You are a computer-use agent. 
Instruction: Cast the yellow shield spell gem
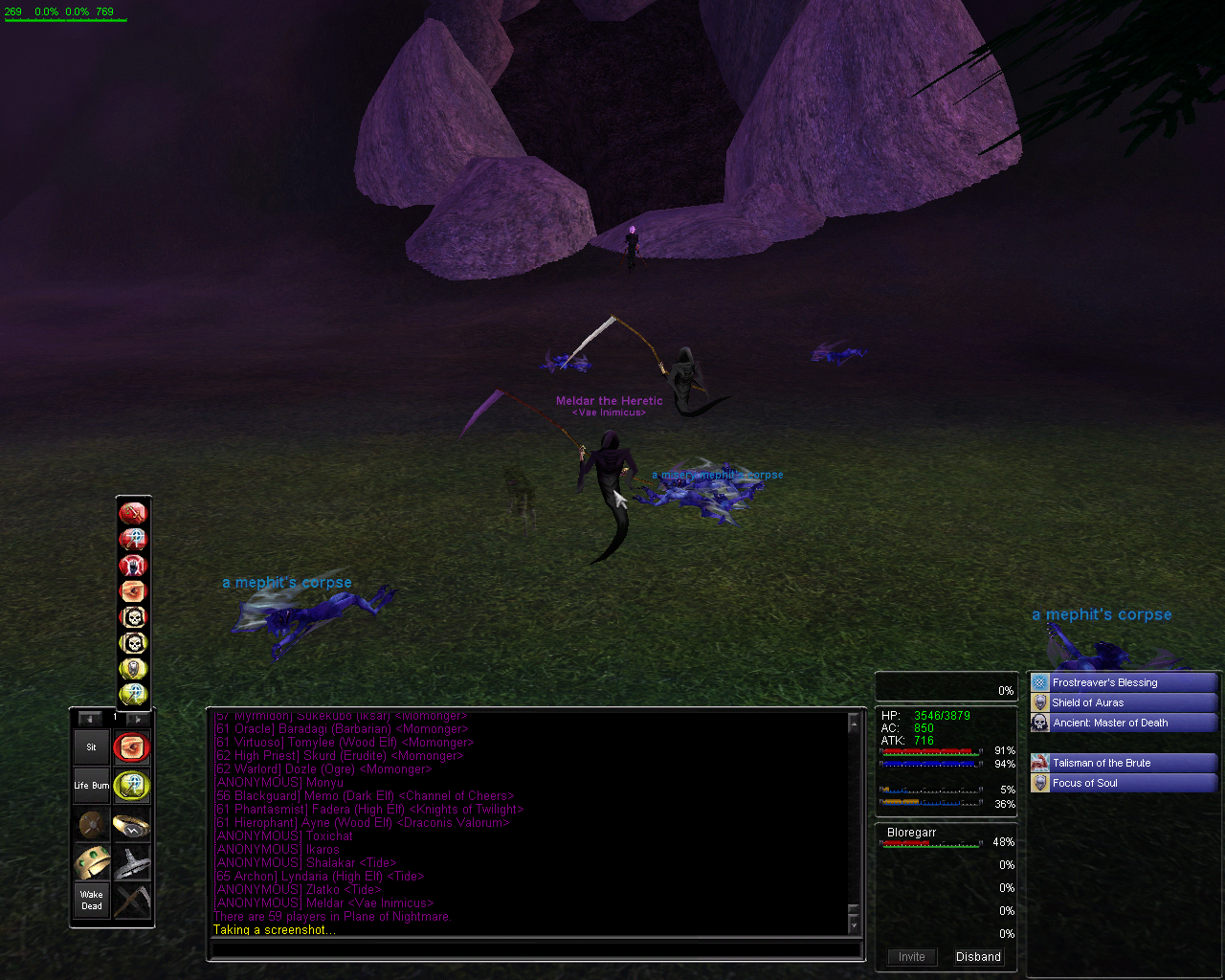click(133, 669)
